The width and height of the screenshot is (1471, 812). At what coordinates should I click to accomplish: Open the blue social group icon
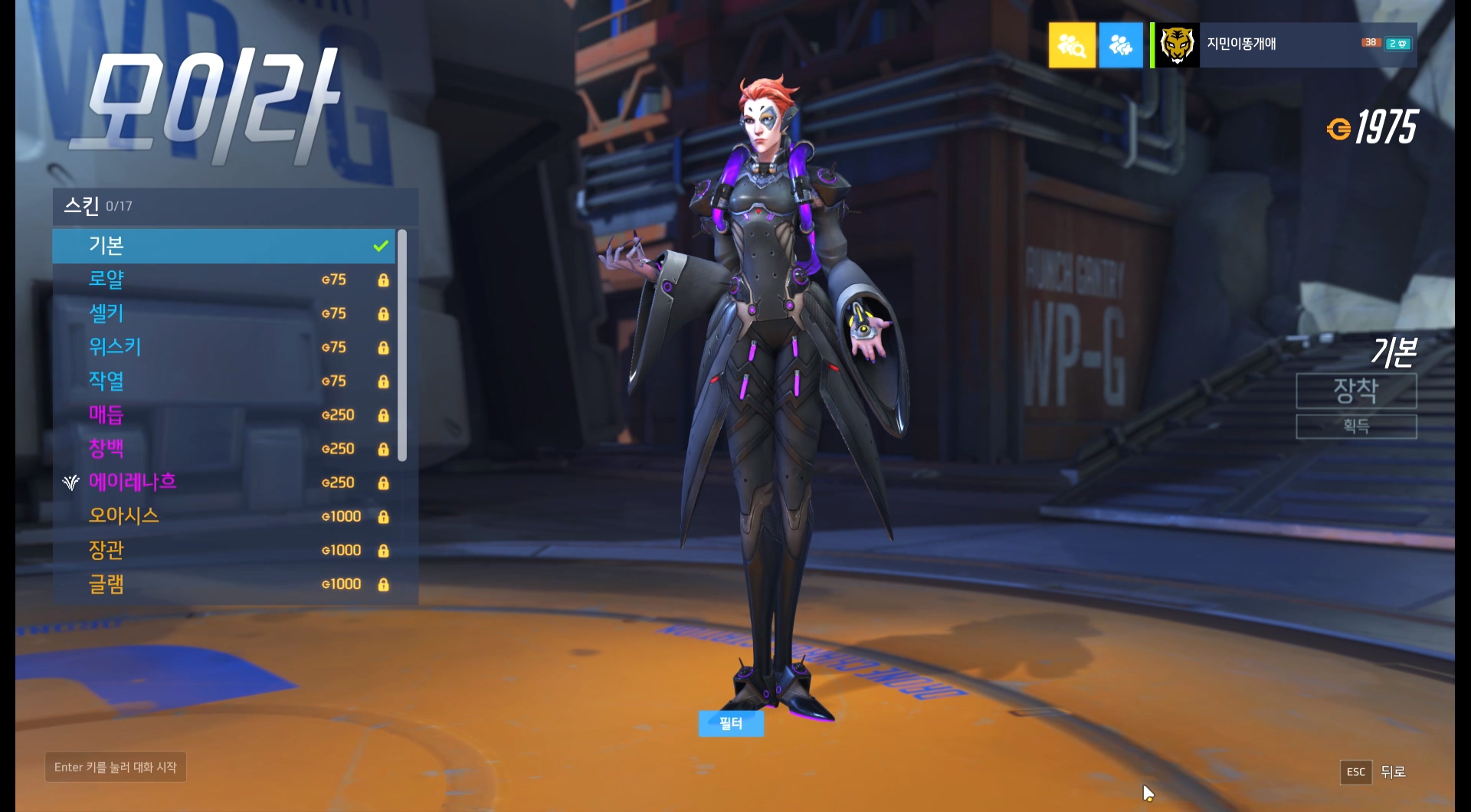click(x=1120, y=46)
